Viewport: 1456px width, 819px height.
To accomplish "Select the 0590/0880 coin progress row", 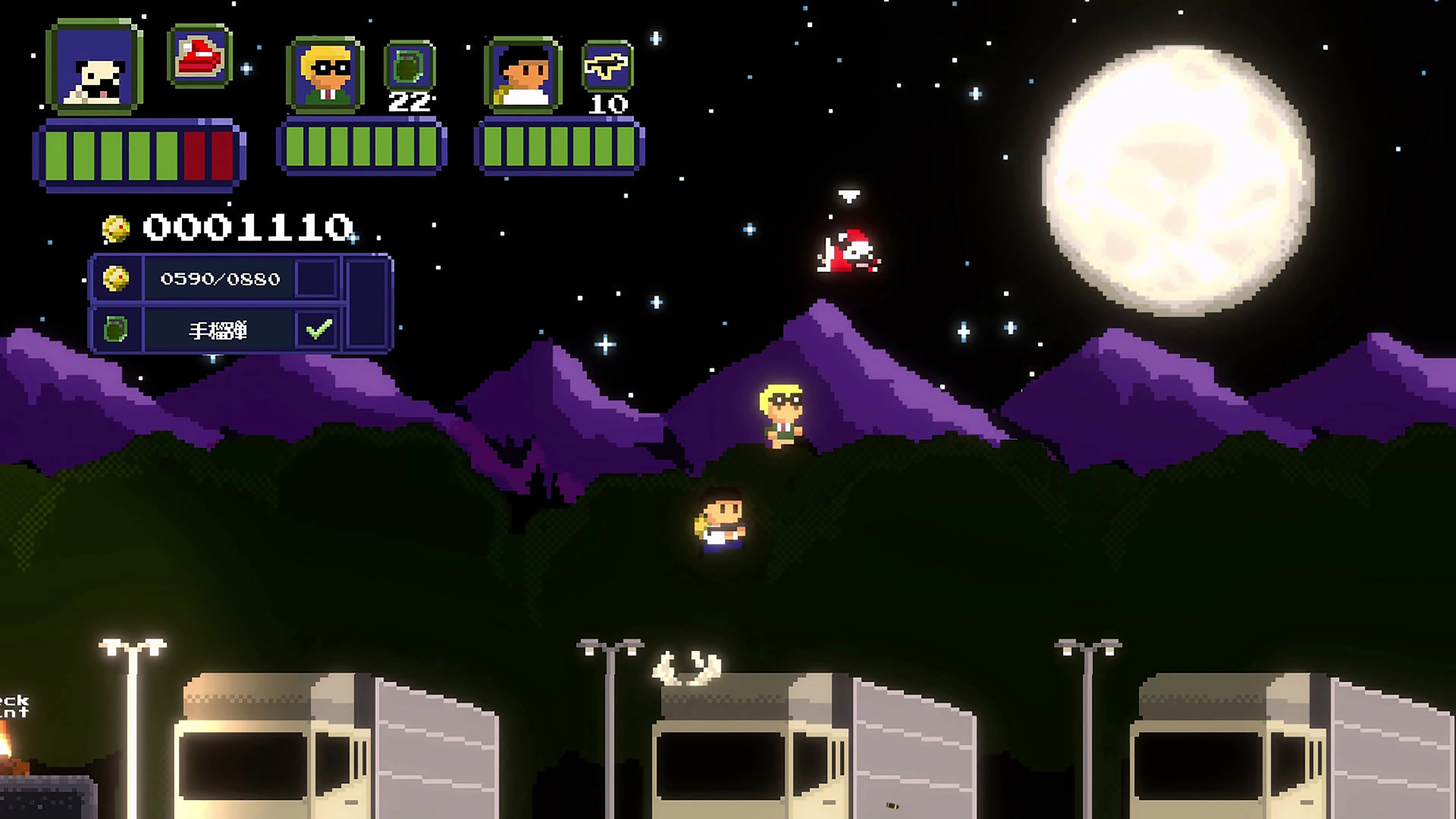I will click(220, 278).
